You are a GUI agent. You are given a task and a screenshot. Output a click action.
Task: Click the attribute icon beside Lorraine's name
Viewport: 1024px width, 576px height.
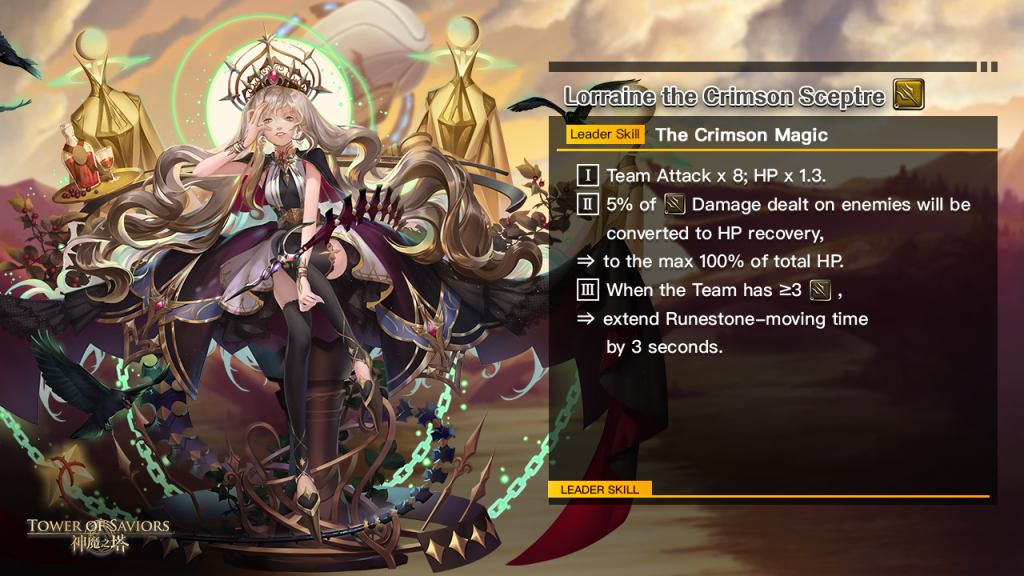(908, 96)
